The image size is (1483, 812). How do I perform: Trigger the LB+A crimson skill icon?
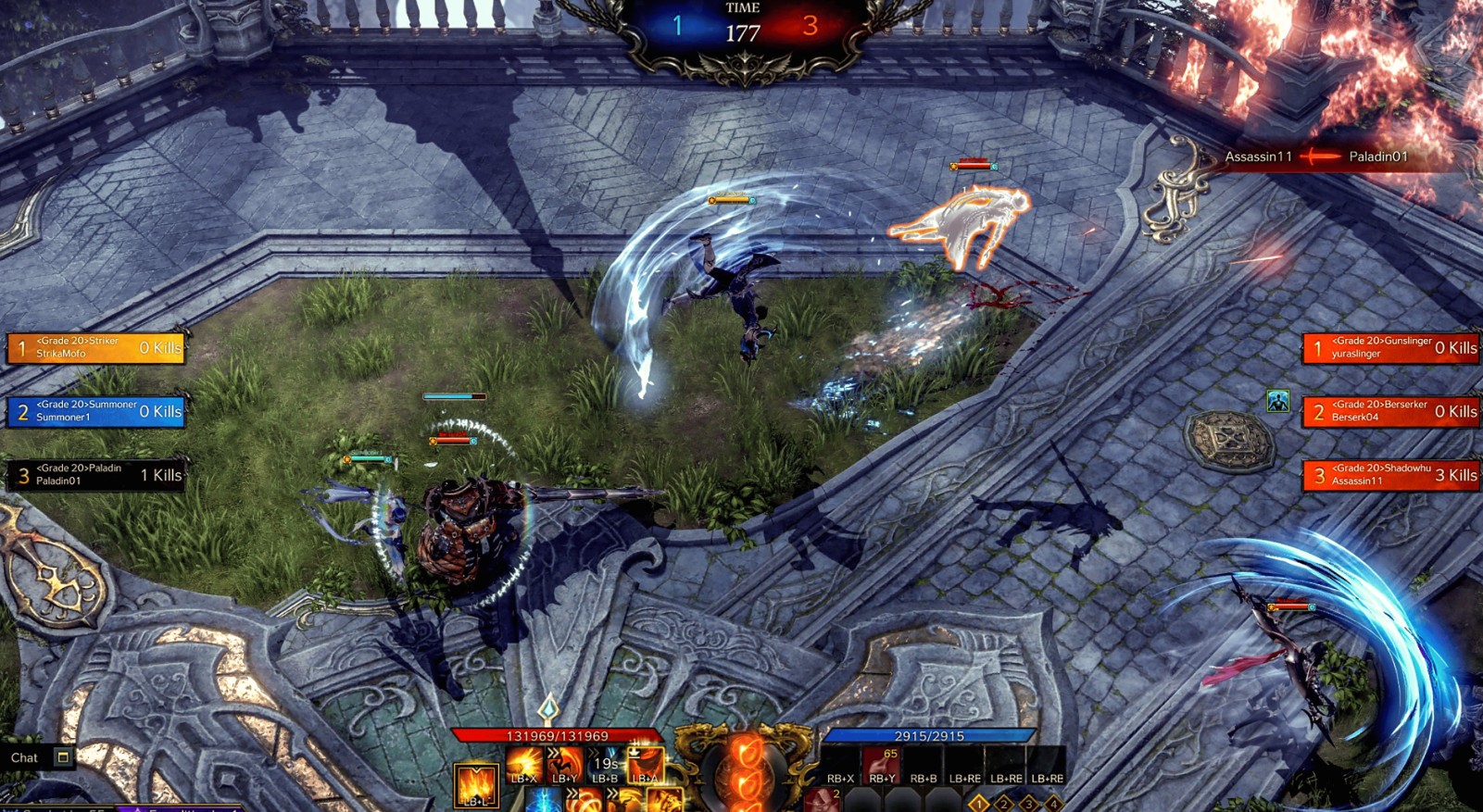(646, 765)
